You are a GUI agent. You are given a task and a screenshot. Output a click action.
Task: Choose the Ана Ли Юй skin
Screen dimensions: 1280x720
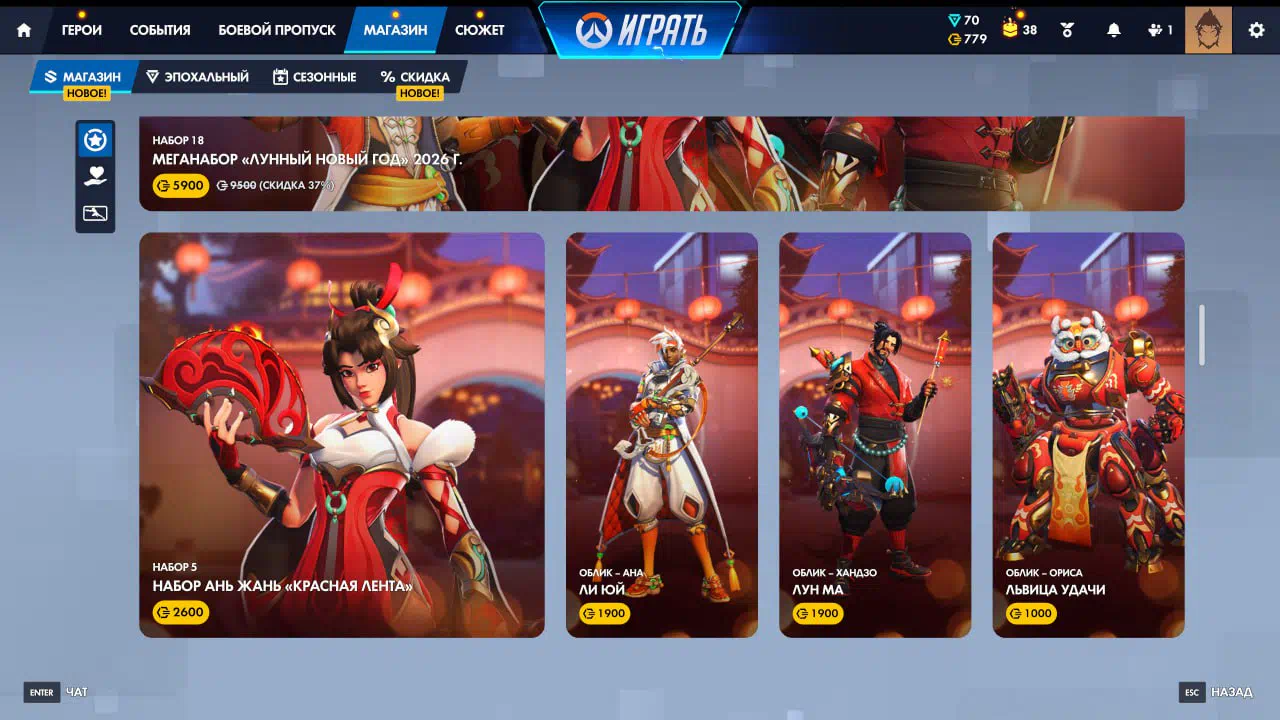click(x=662, y=435)
